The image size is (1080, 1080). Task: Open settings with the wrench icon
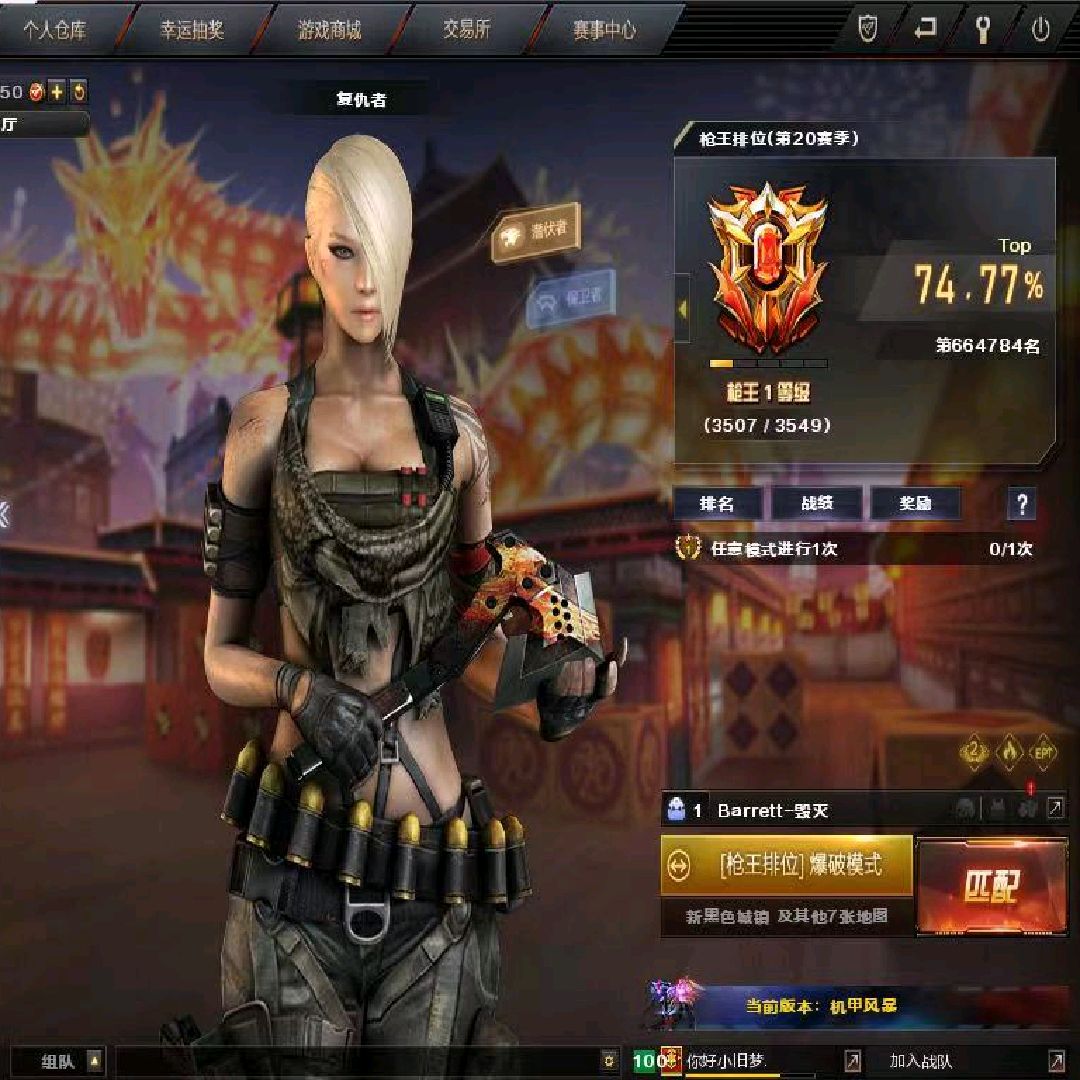coord(982,29)
